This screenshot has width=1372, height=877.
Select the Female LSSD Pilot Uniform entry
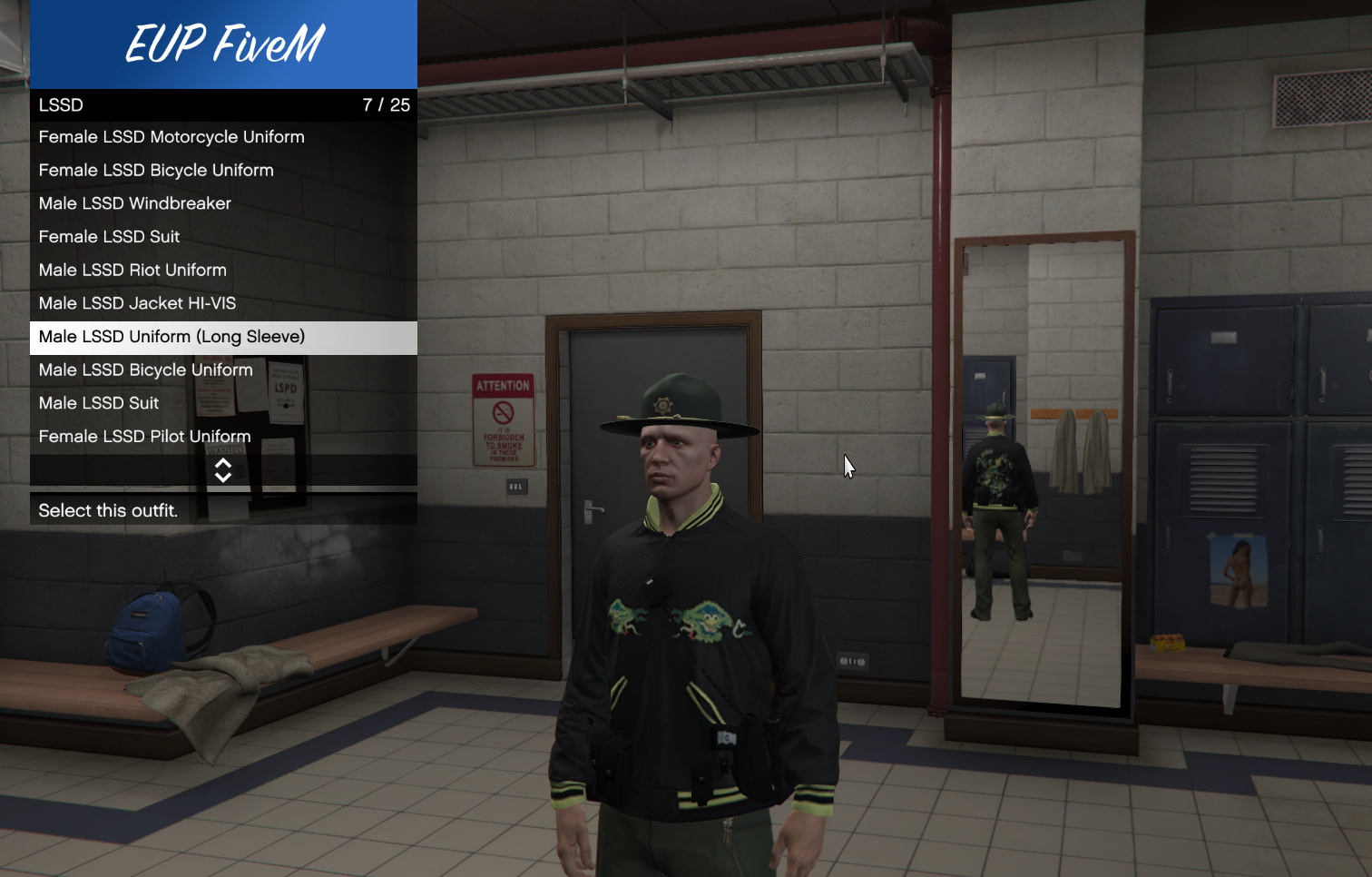pos(144,436)
